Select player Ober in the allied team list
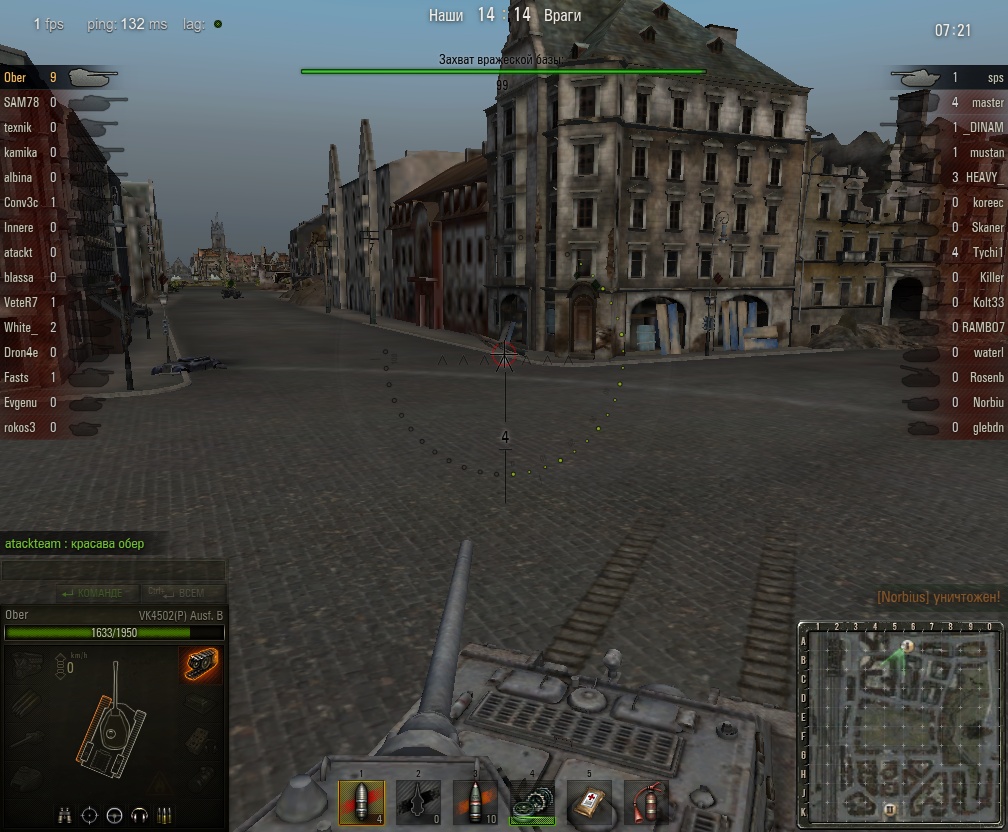Screen dimensions: 1008x832 [x=16, y=77]
